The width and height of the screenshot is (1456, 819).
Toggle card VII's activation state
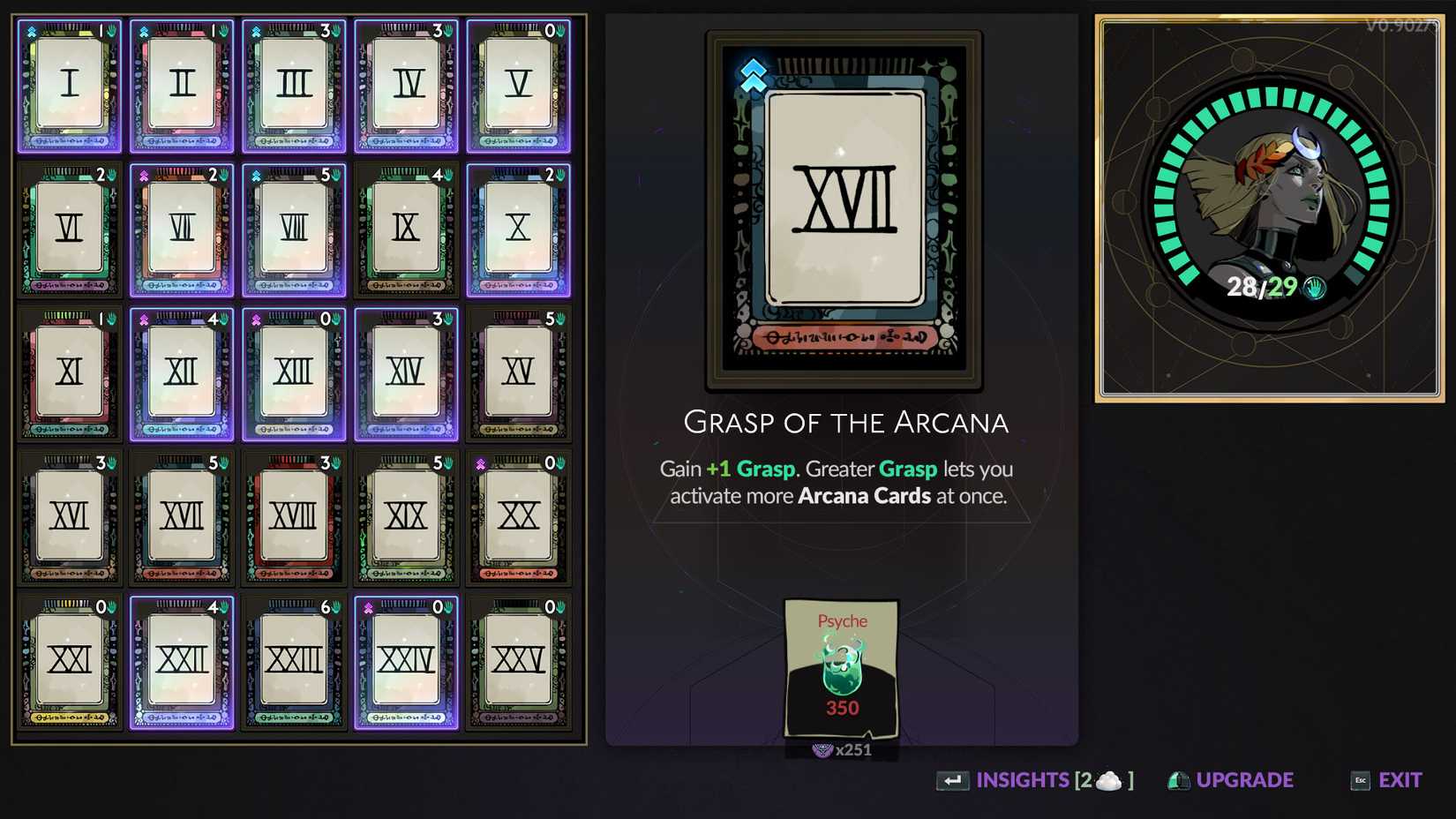182,229
